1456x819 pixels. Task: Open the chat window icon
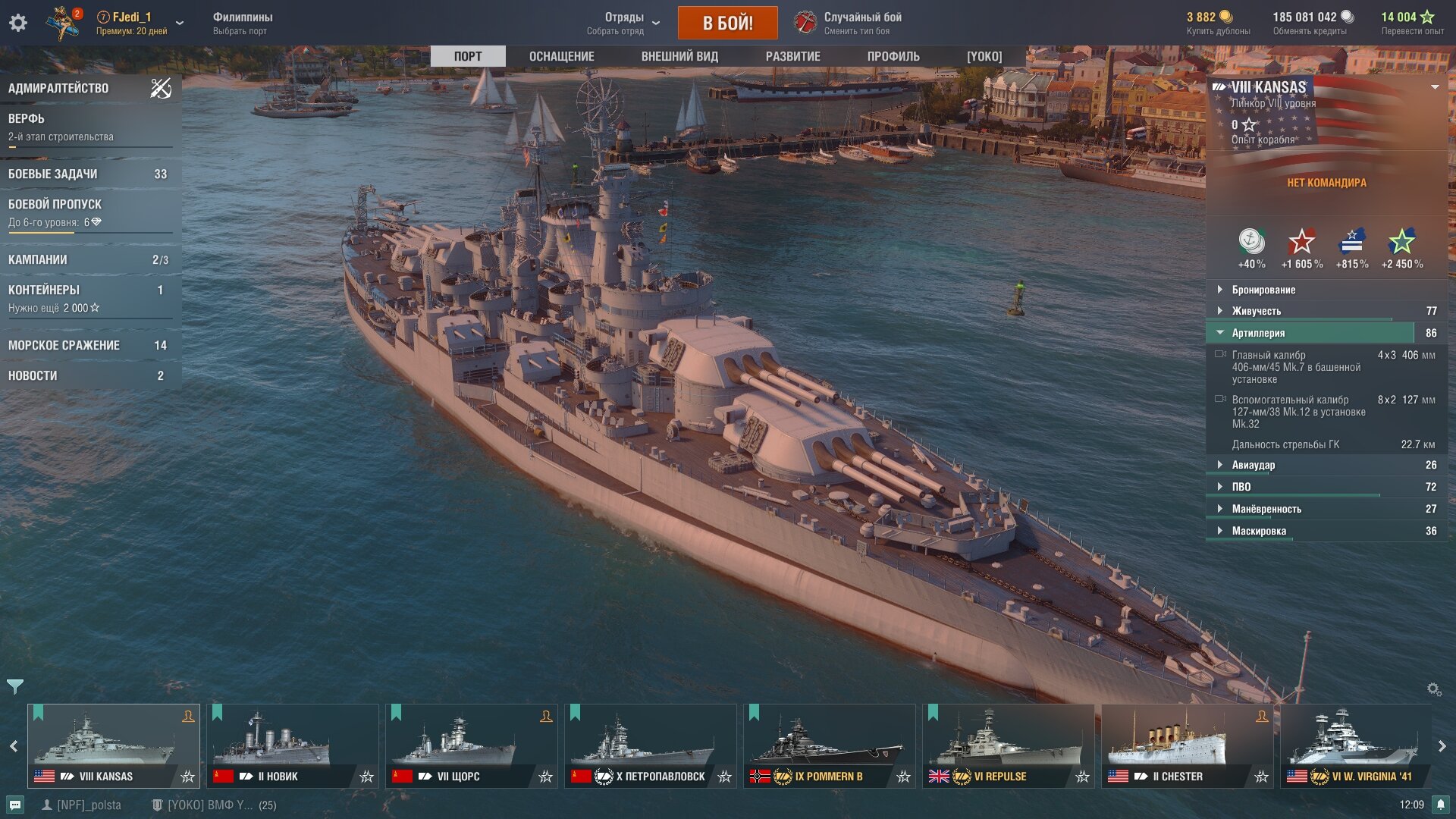tap(15, 805)
